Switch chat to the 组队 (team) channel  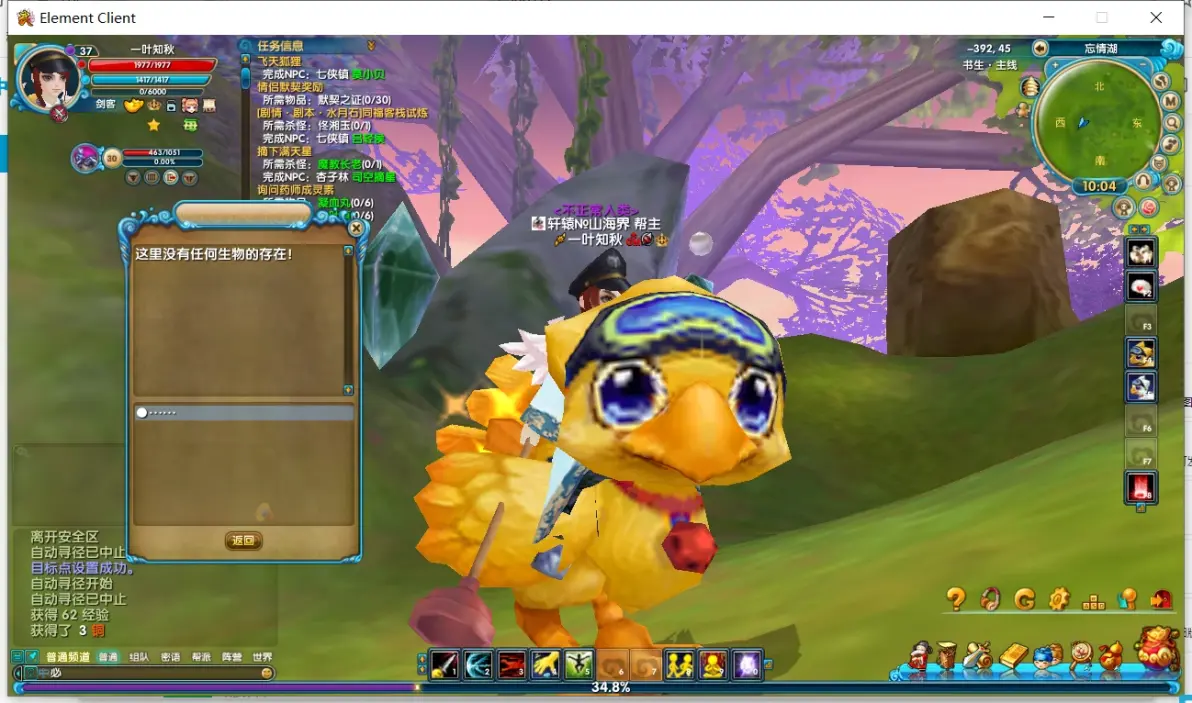pos(139,657)
